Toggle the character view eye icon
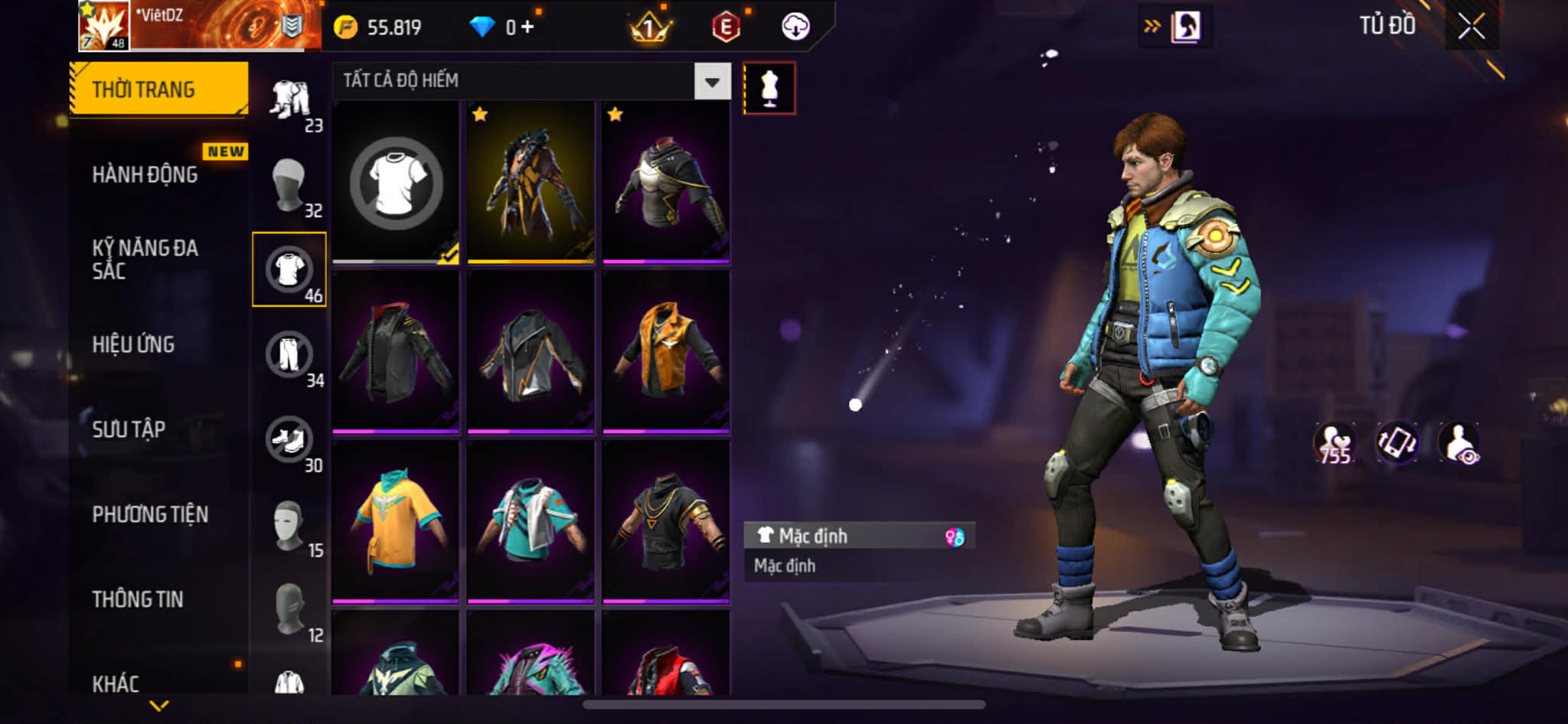1568x724 pixels. 1459,443
